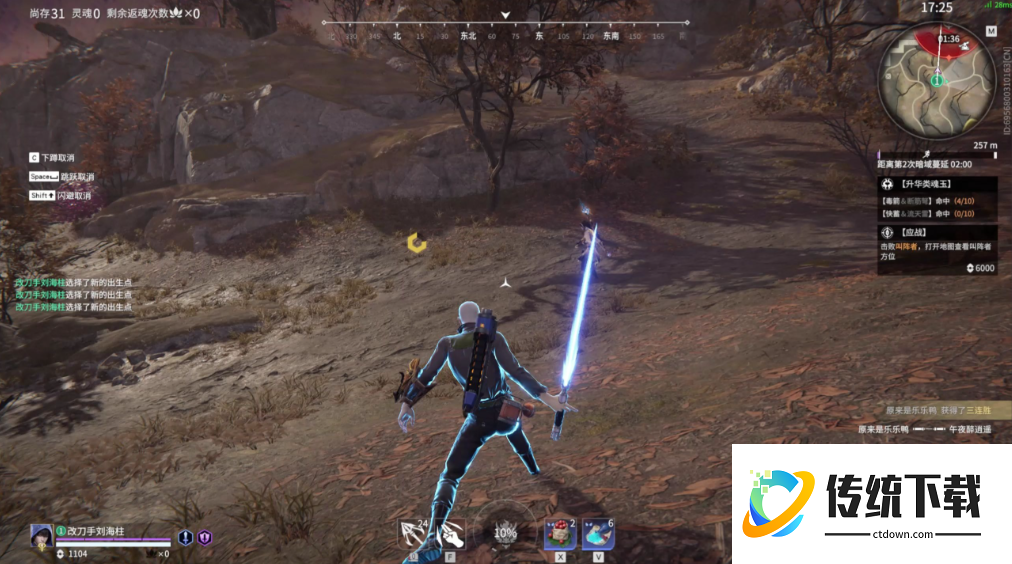Select the purple soul jade buff icon
The width and height of the screenshot is (1012, 564).
pyautogui.click(x=204, y=538)
